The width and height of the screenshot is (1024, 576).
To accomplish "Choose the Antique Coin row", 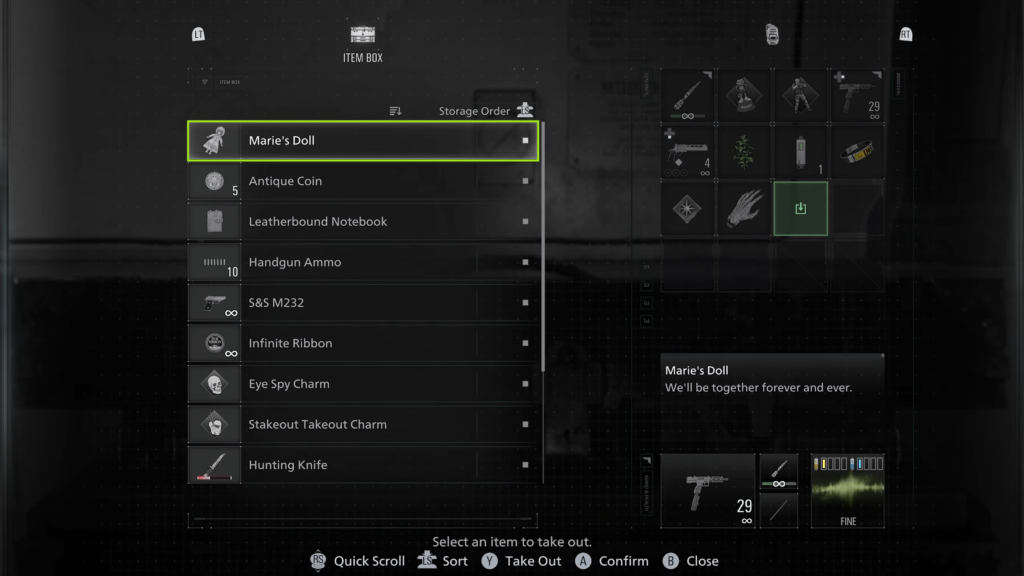I will 362,181.
